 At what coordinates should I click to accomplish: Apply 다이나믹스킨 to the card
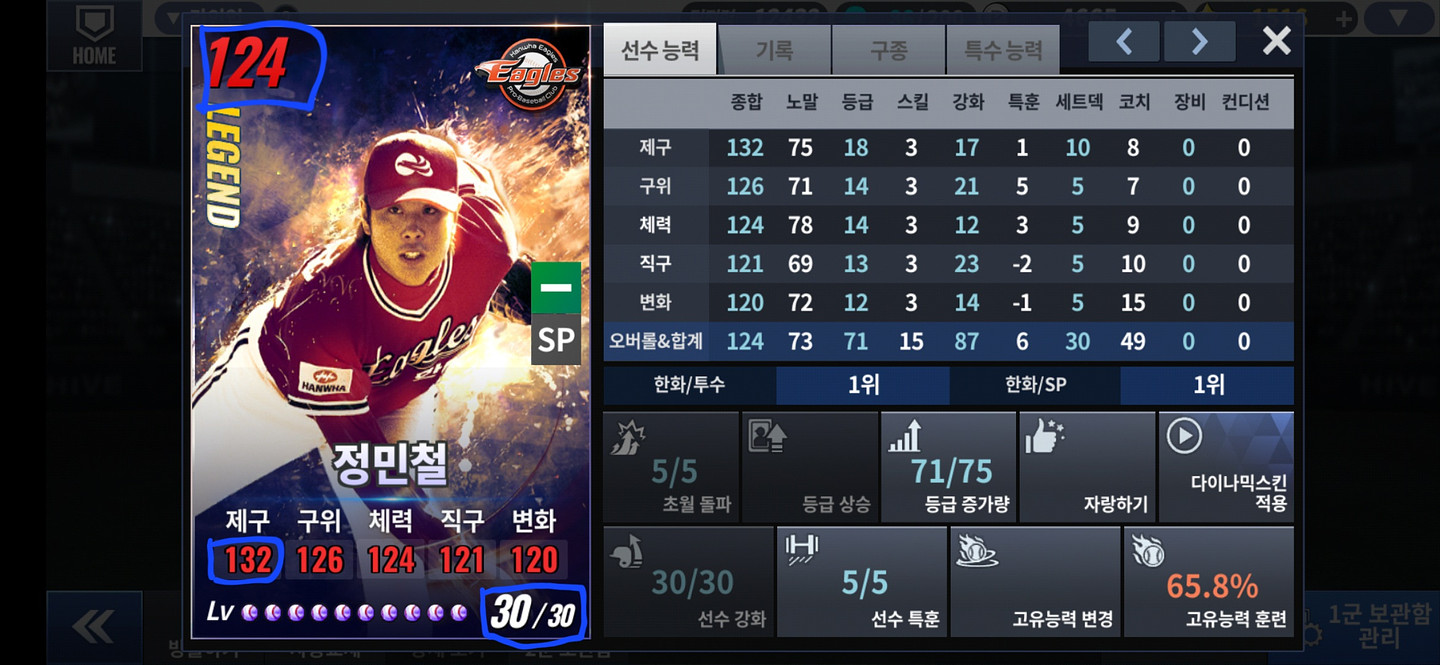pyautogui.click(x=1226, y=467)
